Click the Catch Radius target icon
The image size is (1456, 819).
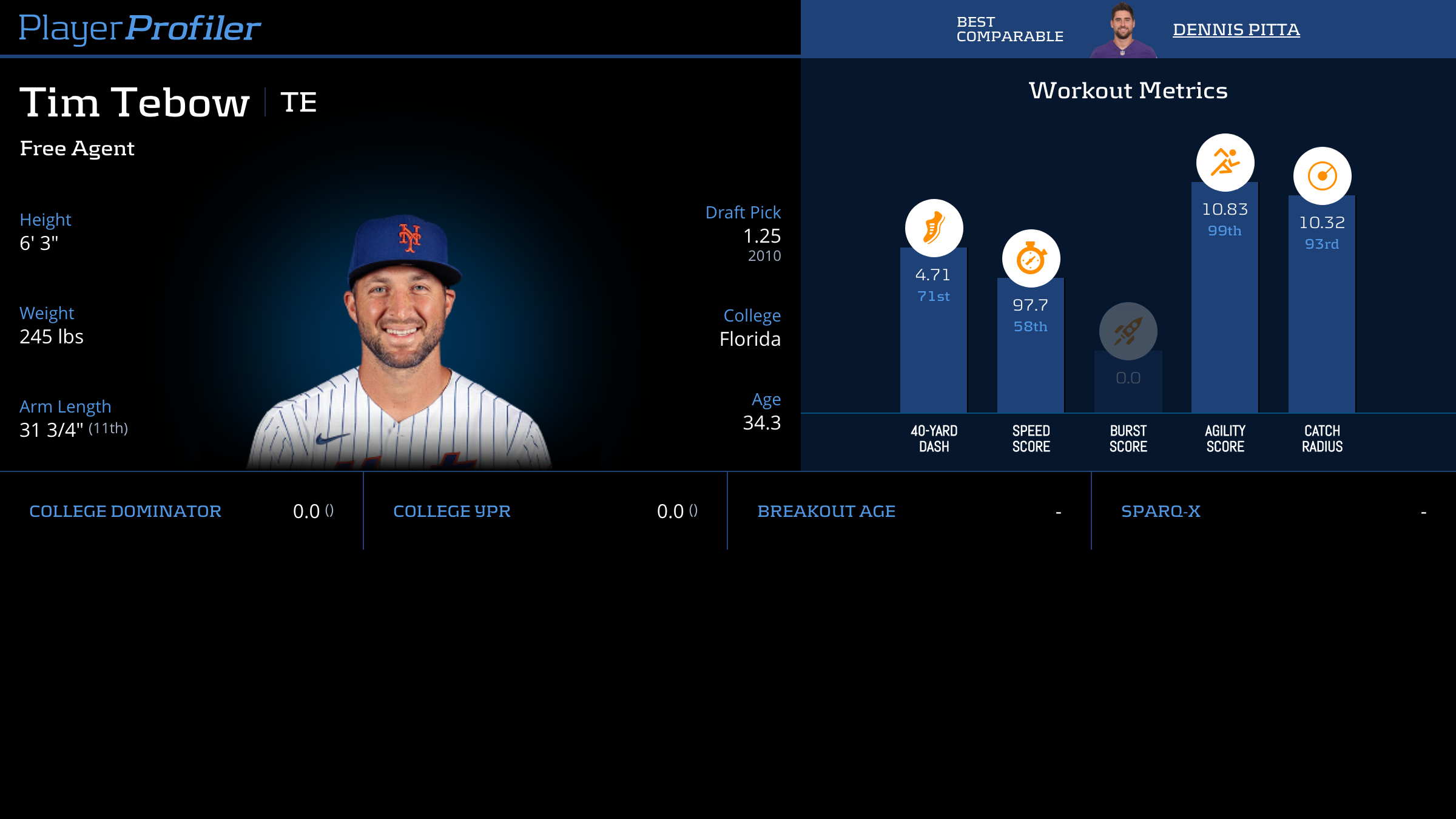(1322, 176)
